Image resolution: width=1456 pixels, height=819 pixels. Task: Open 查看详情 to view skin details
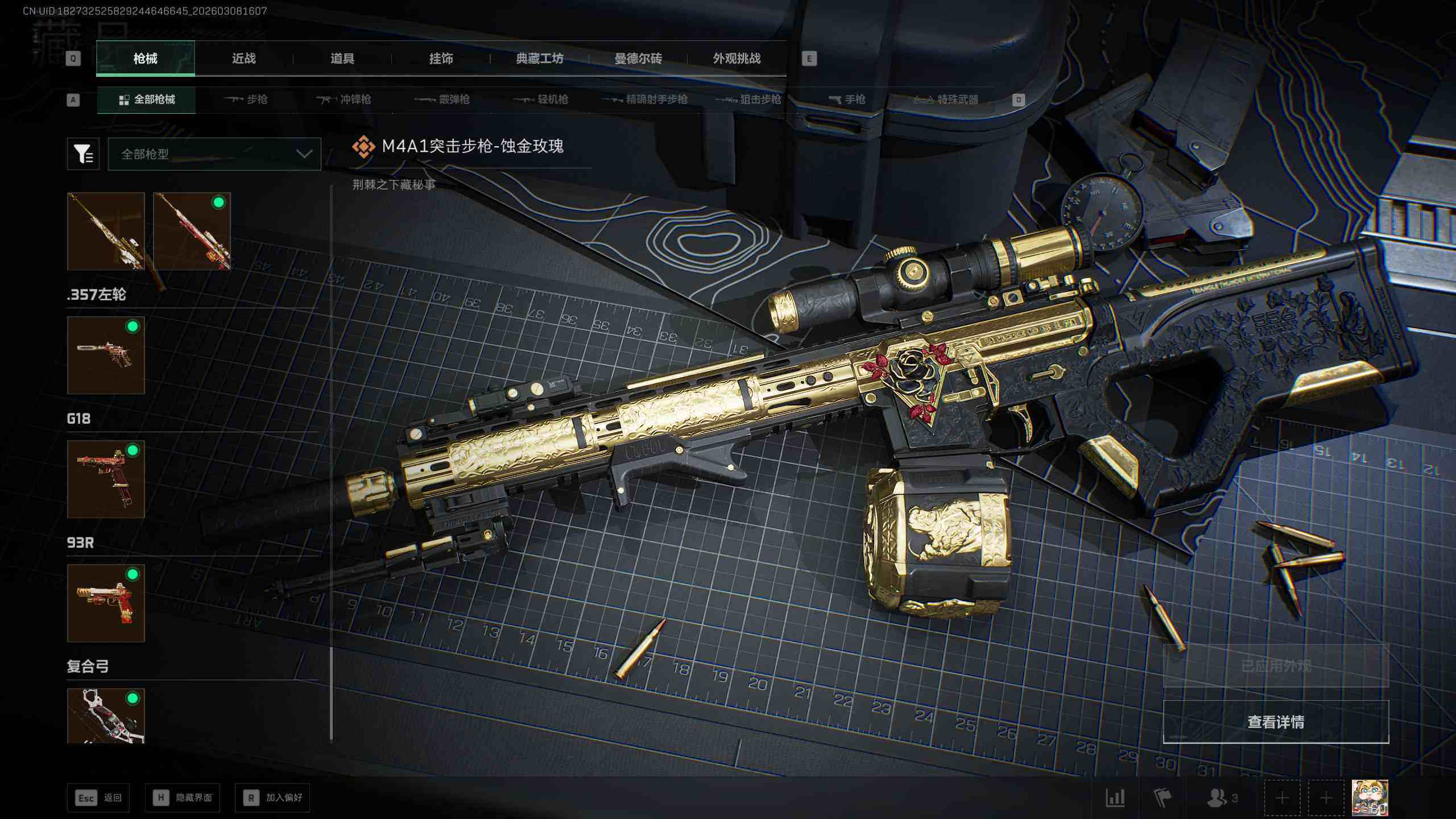click(x=1276, y=722)
